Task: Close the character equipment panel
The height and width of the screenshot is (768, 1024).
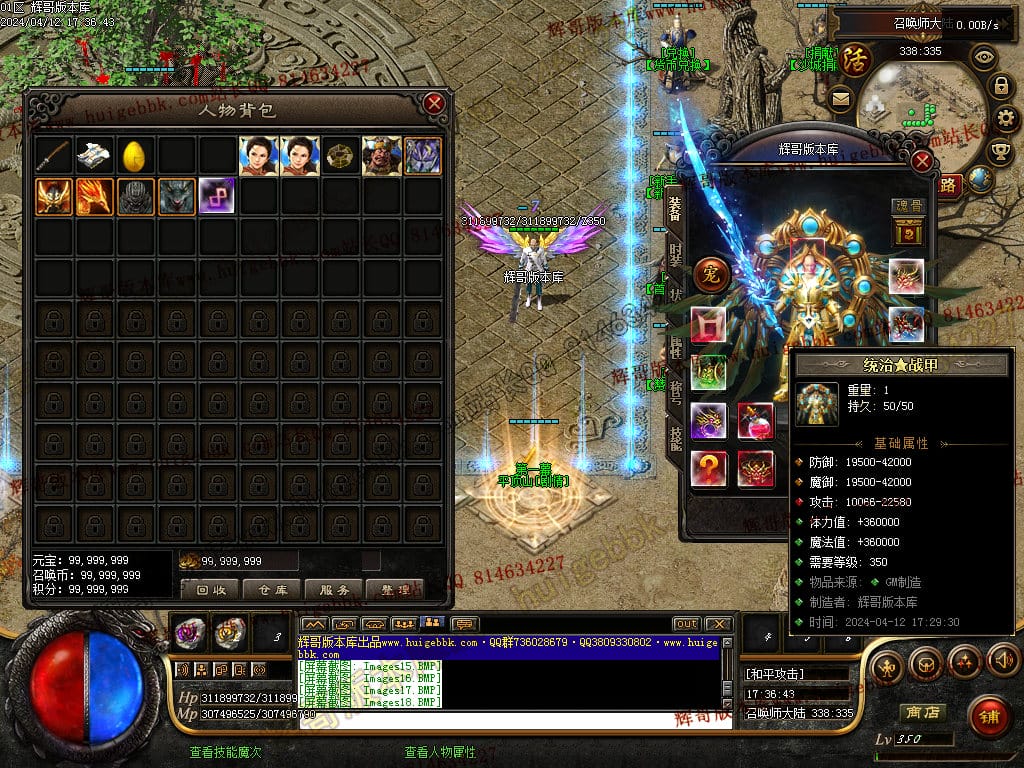Action: 922,161
